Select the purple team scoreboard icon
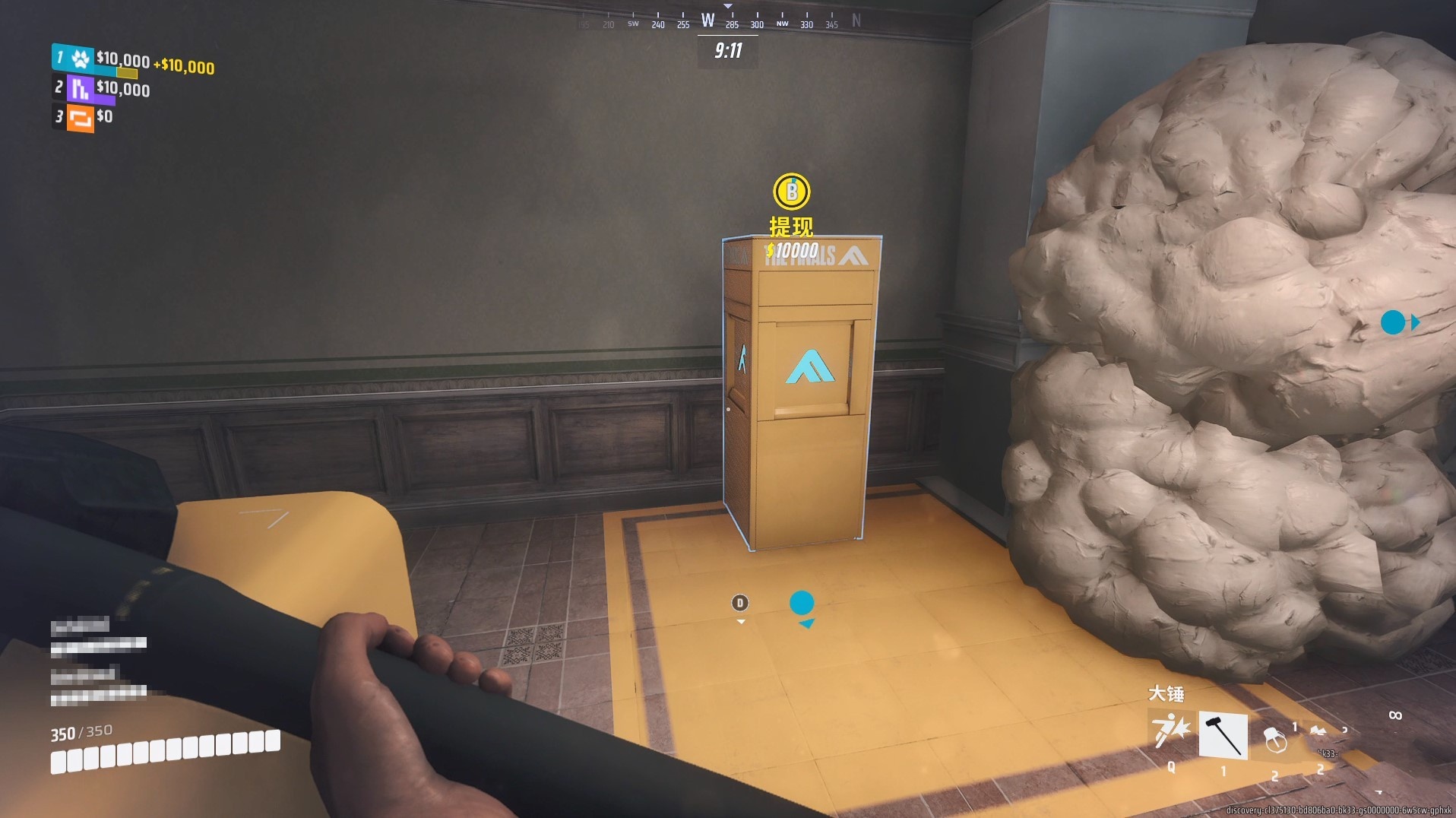 tap(80, 88)
